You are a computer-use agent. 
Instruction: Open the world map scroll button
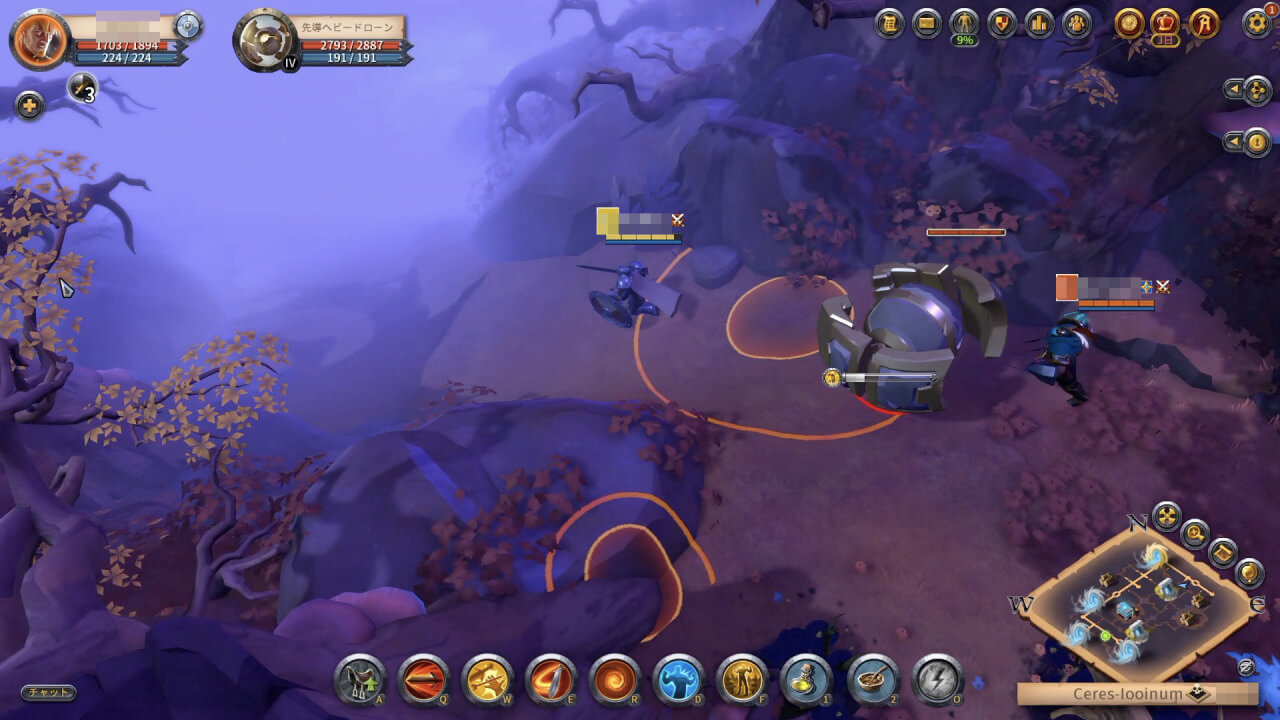[x=1221, y=552]
